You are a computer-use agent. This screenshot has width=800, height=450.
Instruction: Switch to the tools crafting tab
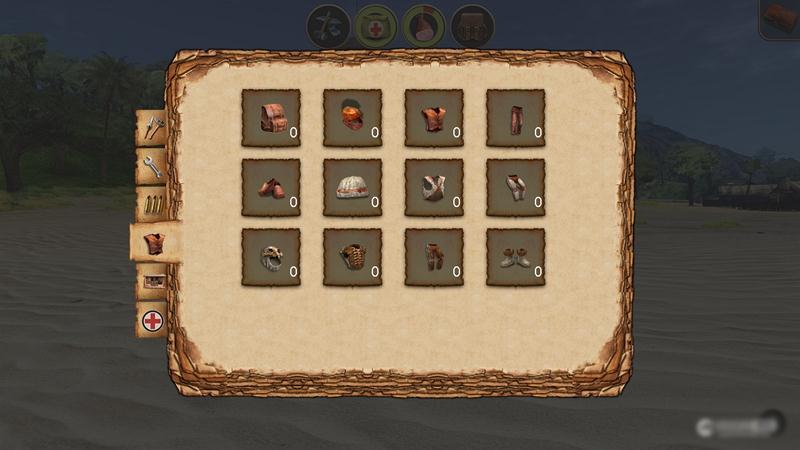[x=153, y=128]
